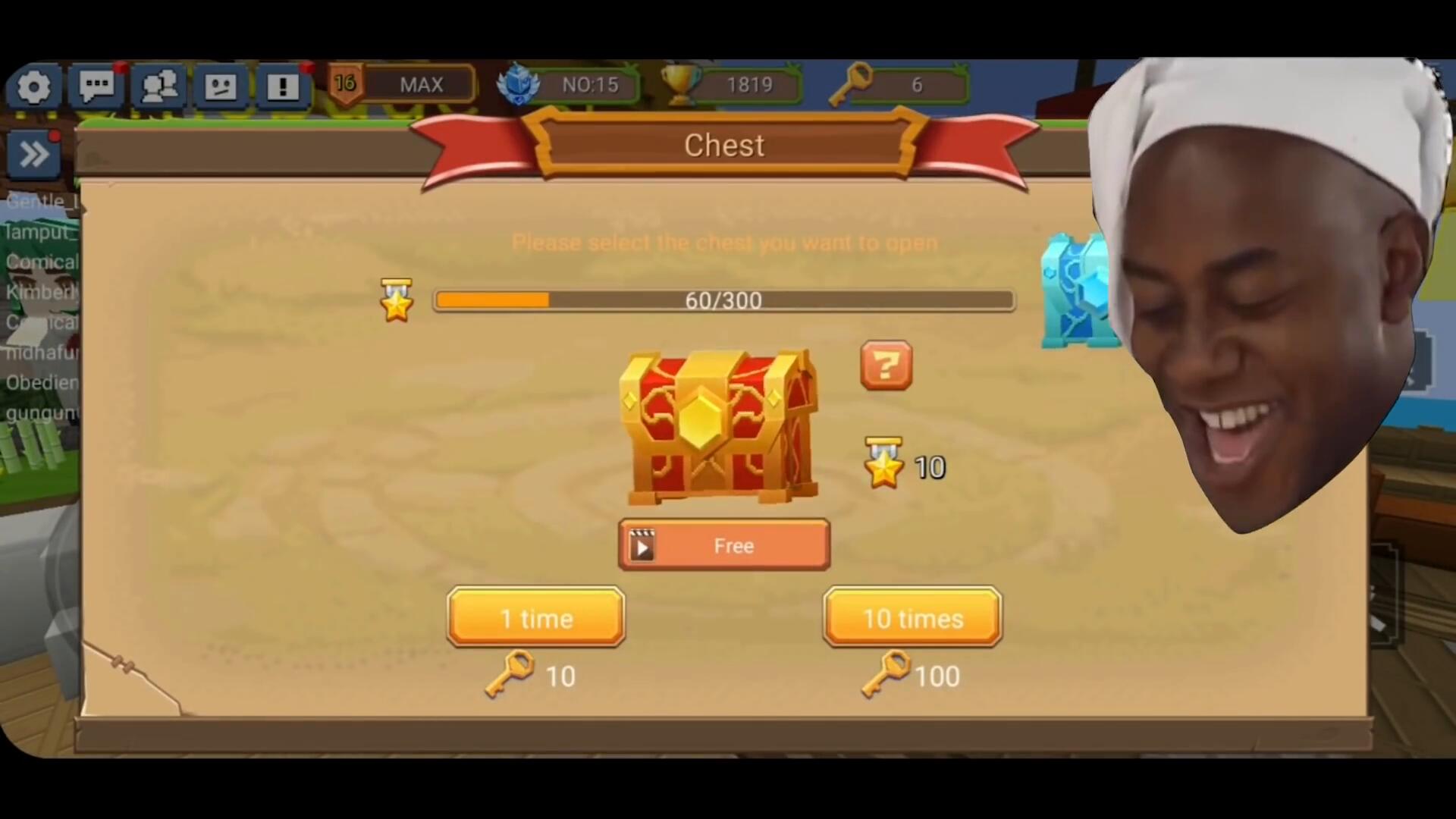This screenshot has width=1456, height=819.
Task: Open chest 10 times
Action: 912,618
